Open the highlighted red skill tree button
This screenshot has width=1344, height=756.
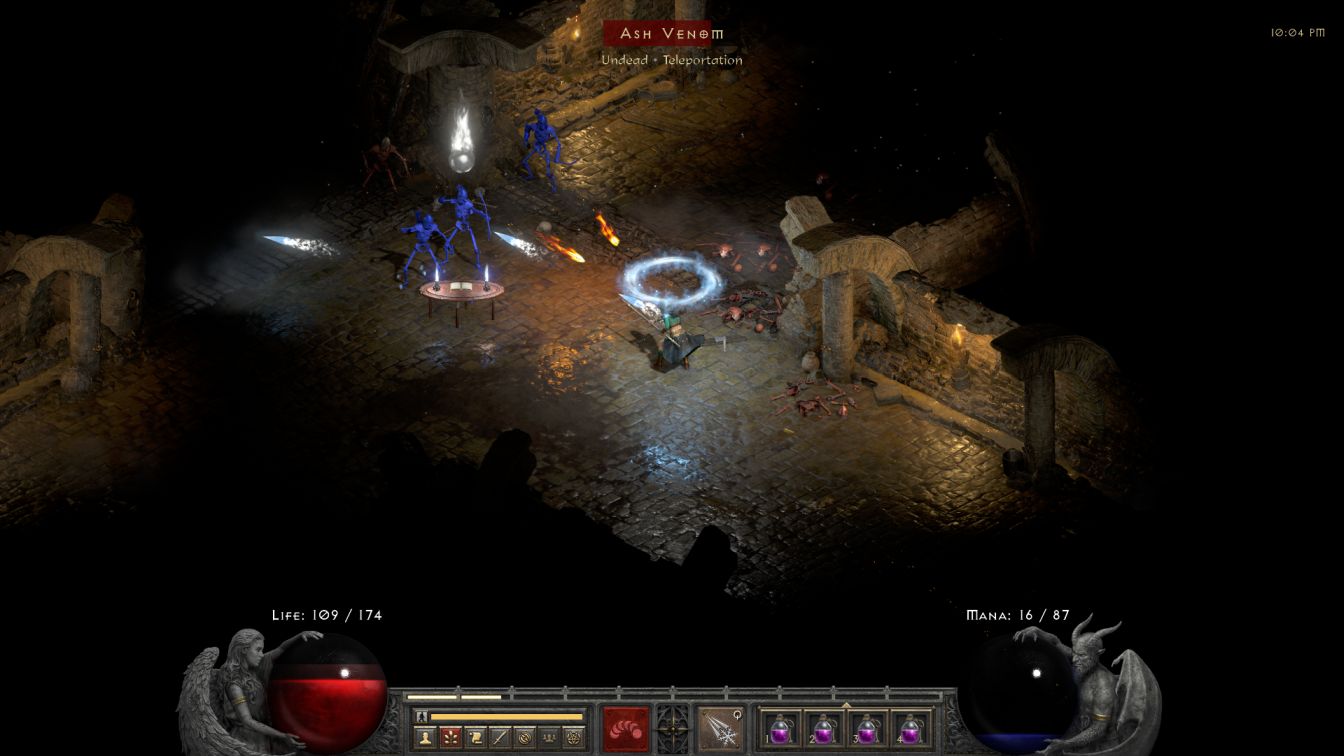[x=450, y=738]
